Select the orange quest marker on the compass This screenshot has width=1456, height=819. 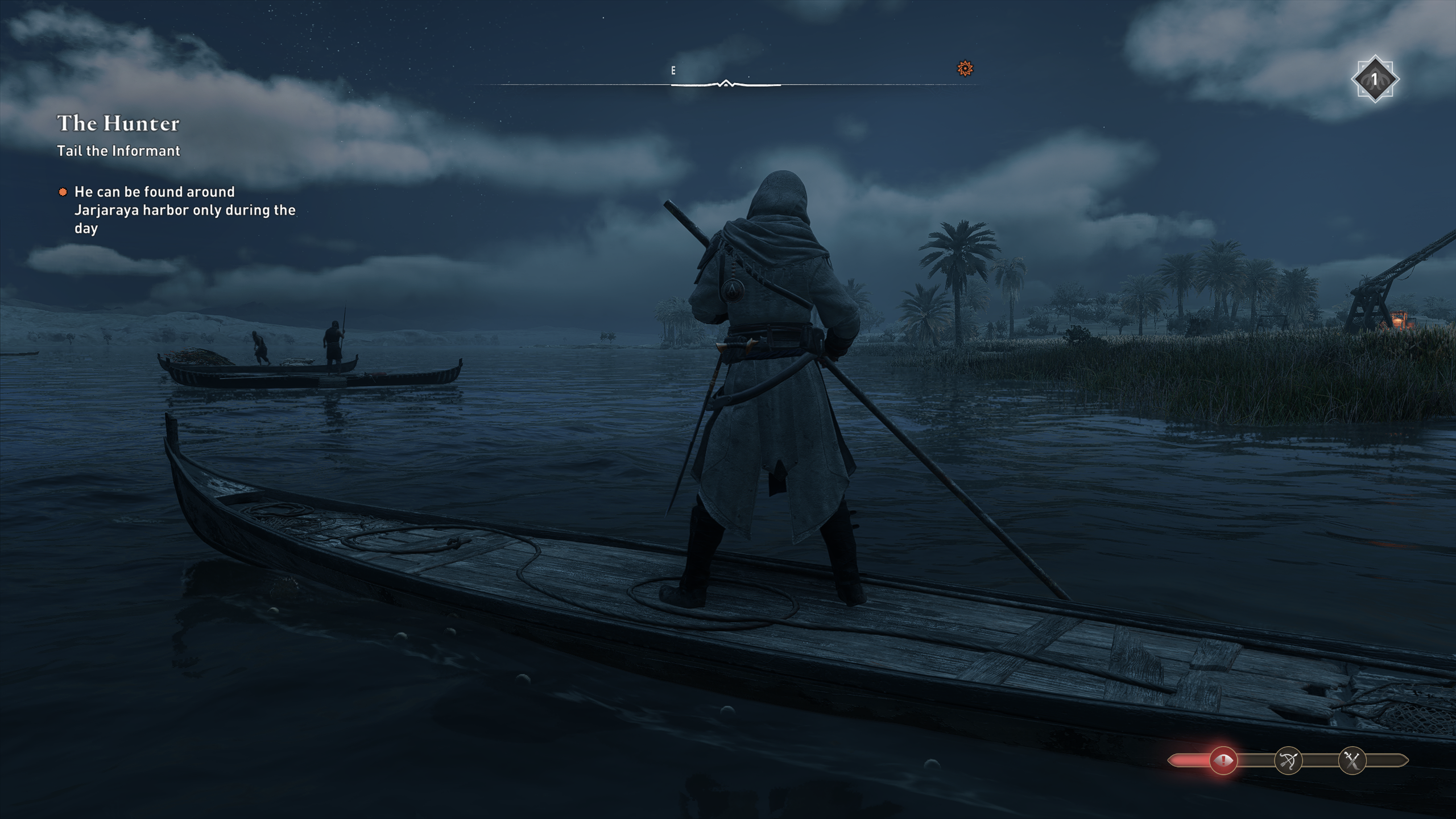[965, 69]
